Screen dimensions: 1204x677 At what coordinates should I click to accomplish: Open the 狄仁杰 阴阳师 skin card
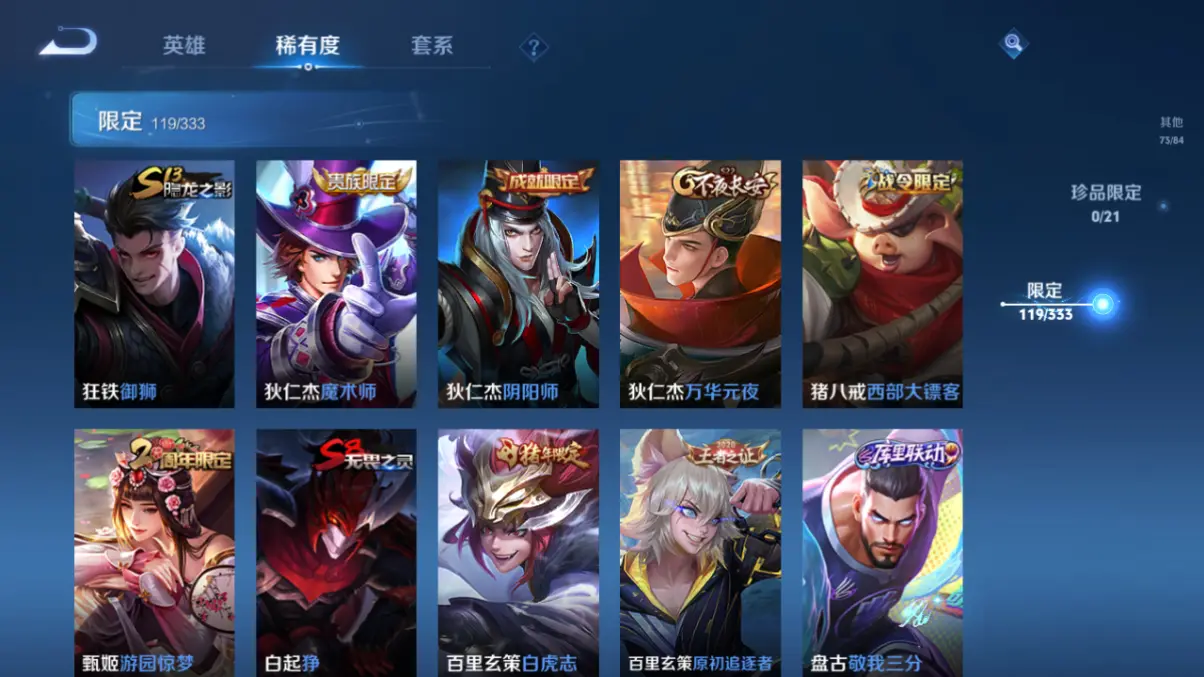pyautogui.click(x=518, y=284)
